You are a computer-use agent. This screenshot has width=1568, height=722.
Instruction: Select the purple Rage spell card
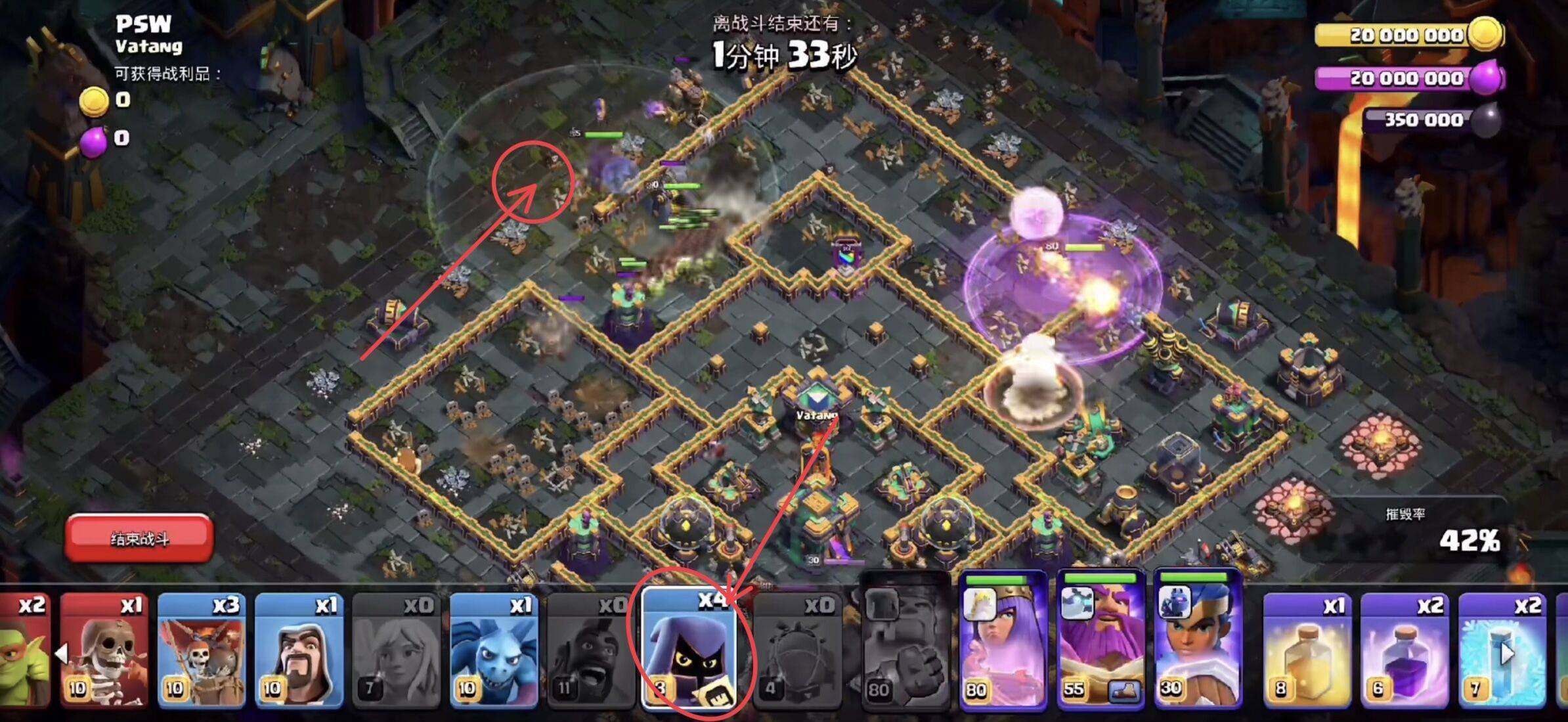pos(1404,650)
